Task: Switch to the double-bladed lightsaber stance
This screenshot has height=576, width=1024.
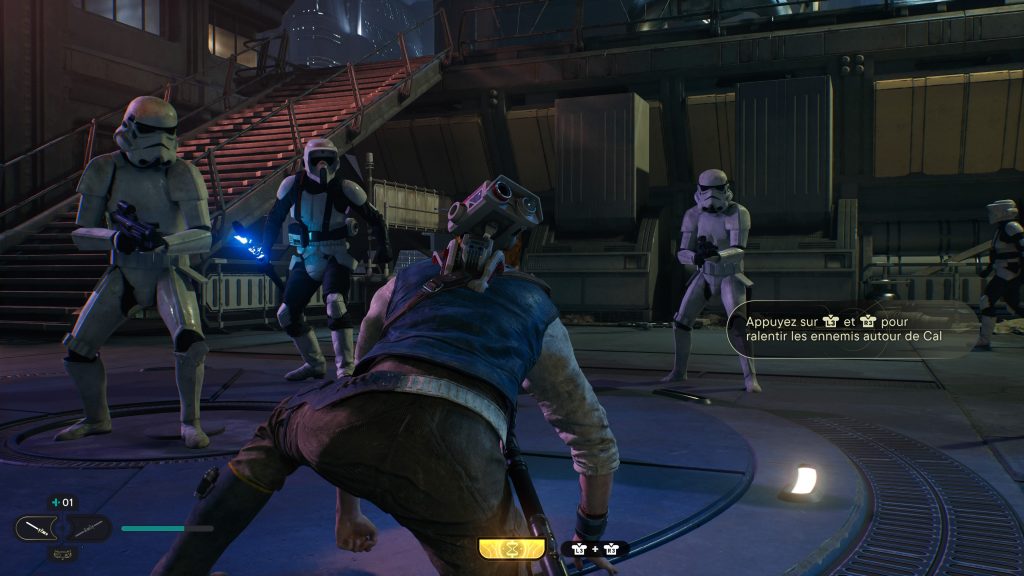Action: [89, 528]
